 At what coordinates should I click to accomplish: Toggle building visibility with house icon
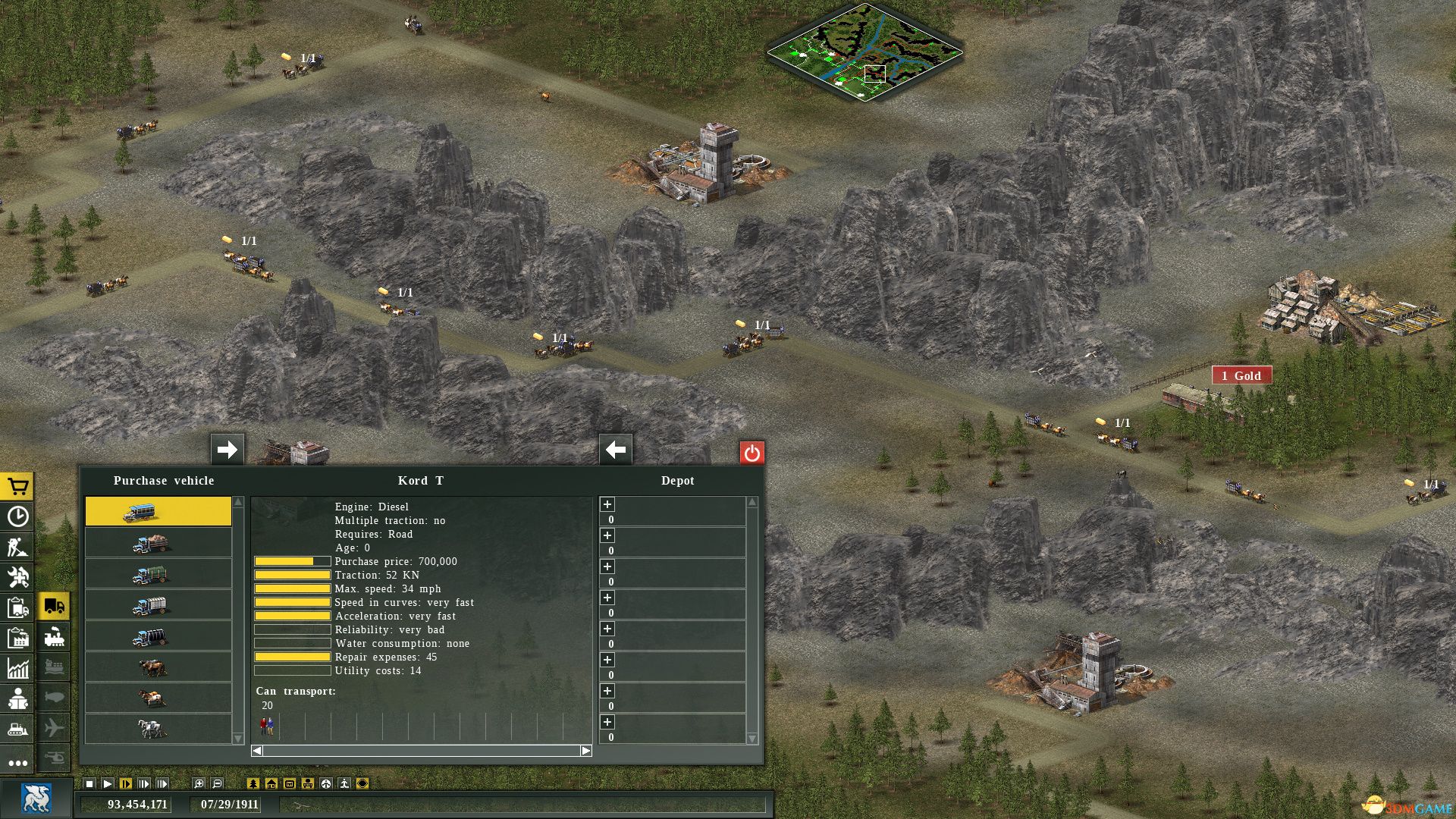pos(271,783)
